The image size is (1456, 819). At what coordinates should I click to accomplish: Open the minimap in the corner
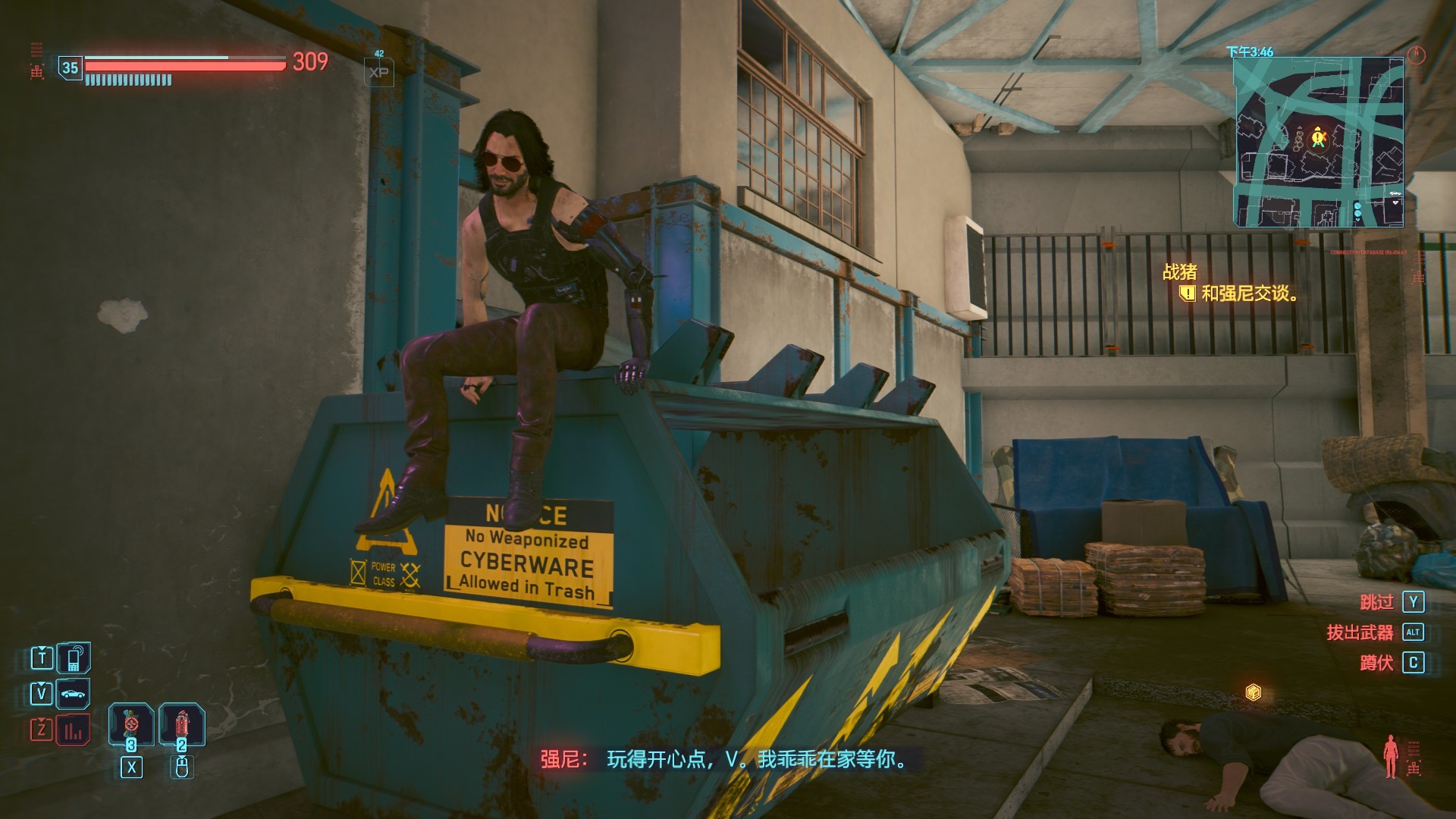click(1318, 142)
